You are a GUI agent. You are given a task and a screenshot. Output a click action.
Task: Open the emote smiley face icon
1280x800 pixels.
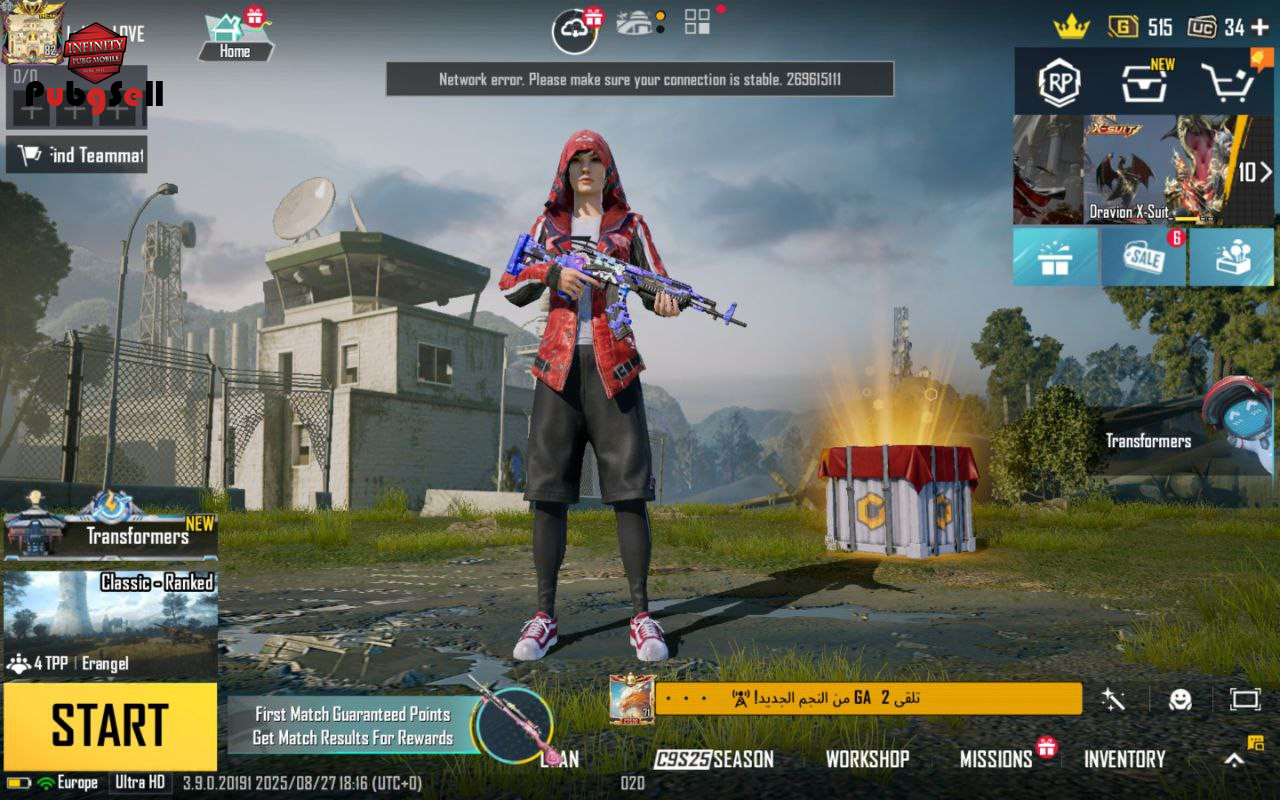coord(1181,699)
